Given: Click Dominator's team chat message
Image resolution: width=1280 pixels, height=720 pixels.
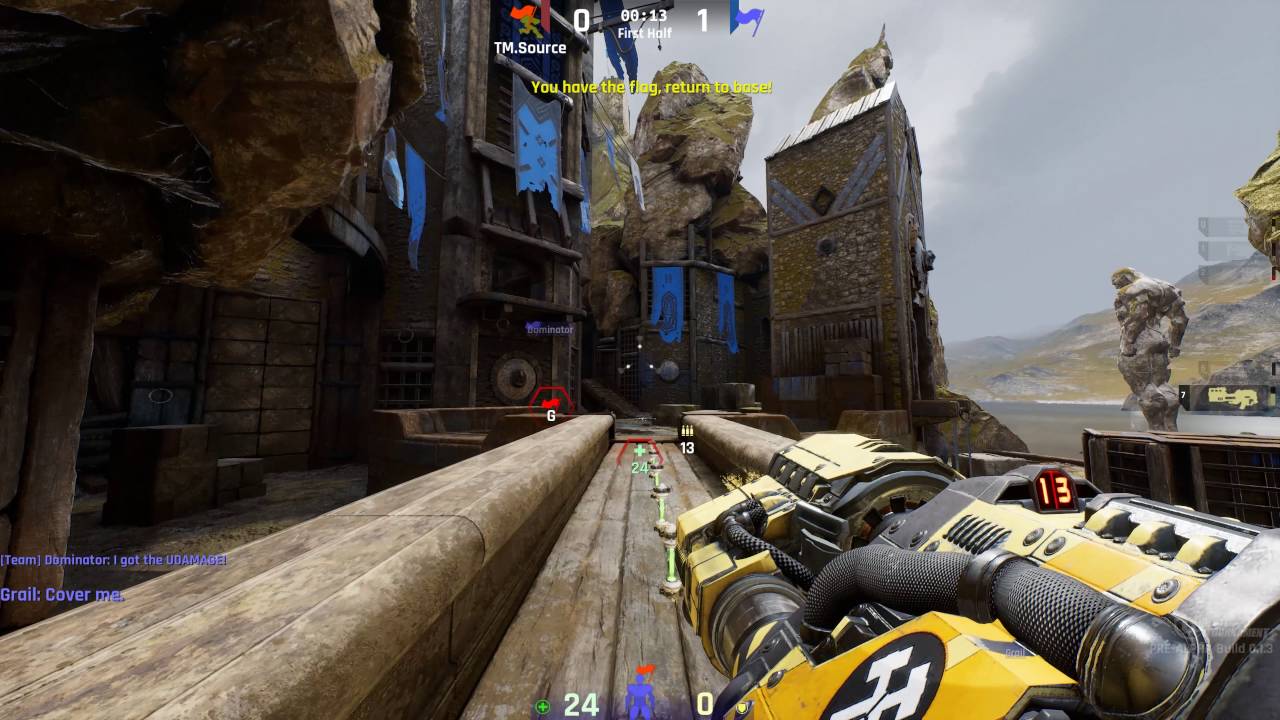Looking at the screenshot, I should pos(113,560).
